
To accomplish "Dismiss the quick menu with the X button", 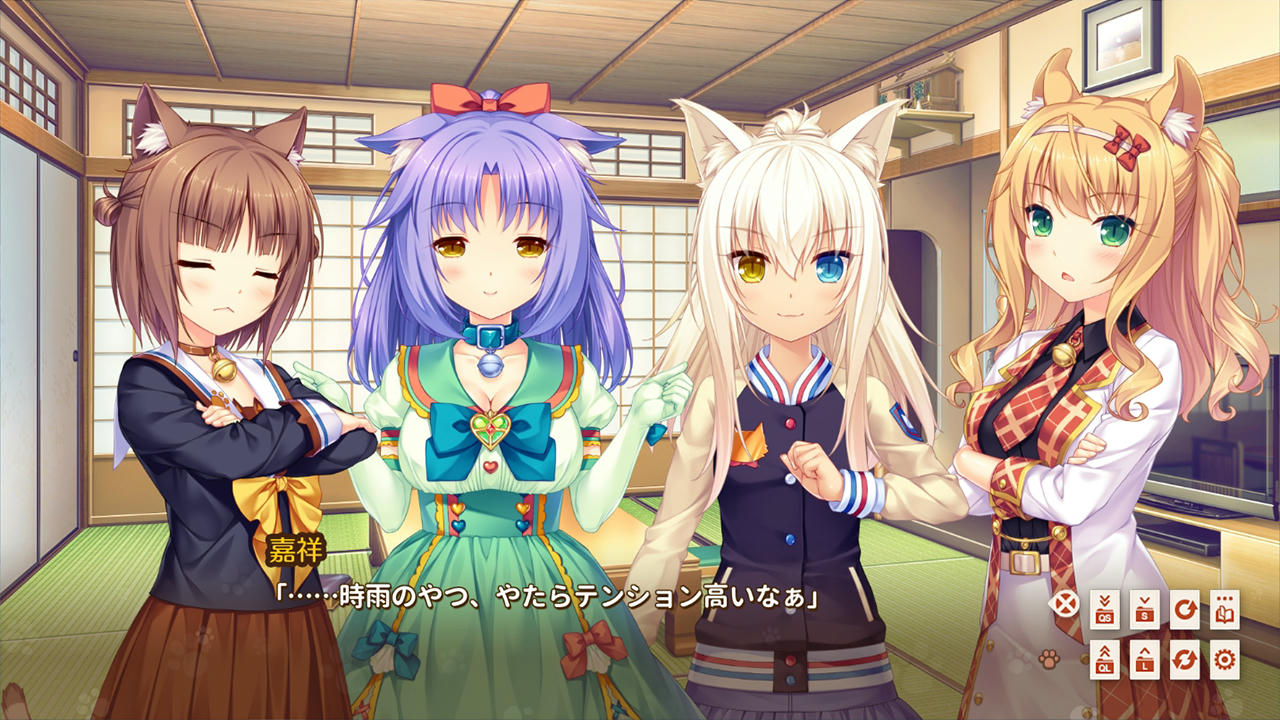I will pos(1064,602).
